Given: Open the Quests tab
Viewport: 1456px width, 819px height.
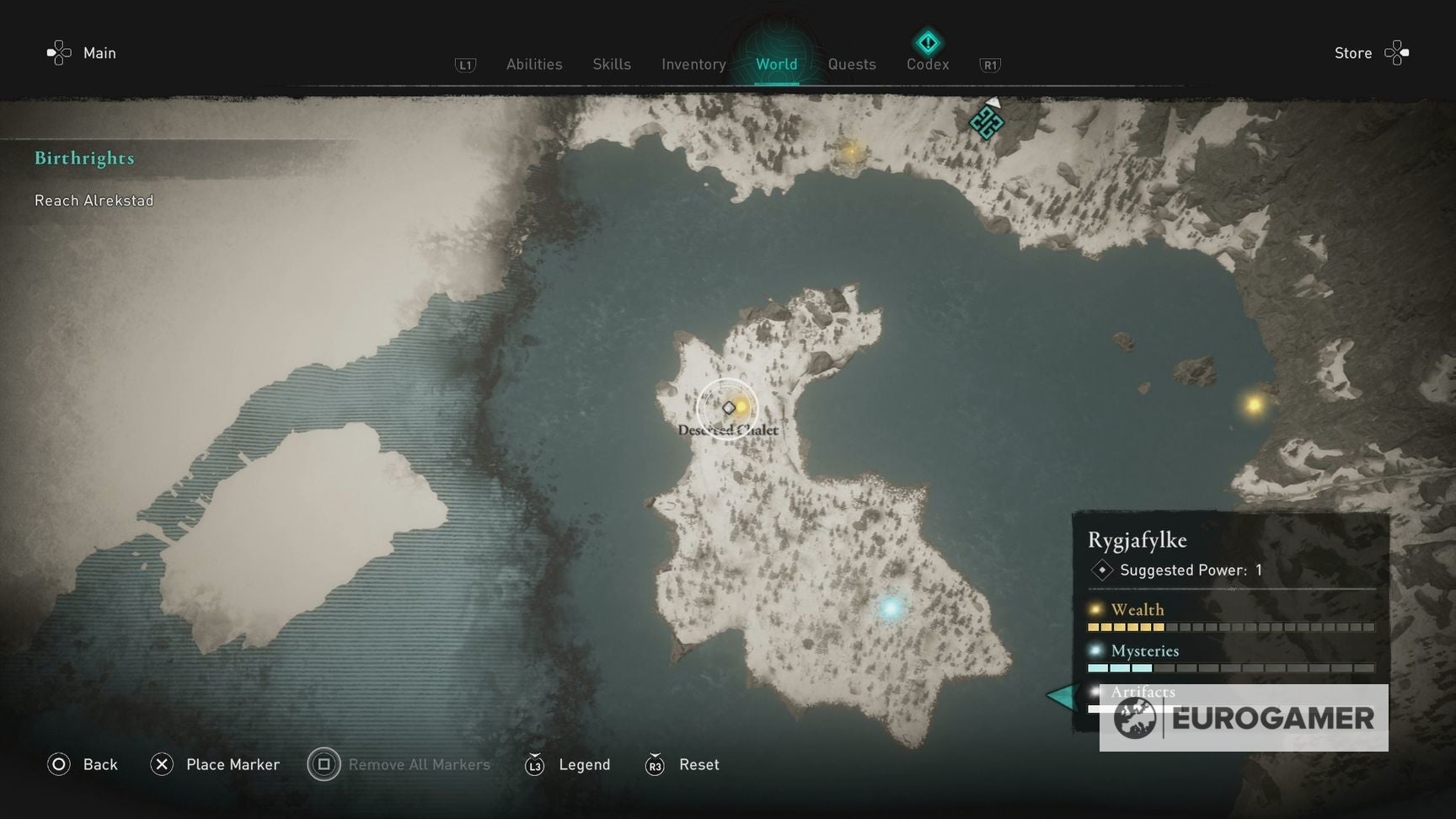Looking at the screenshot, I should (851, 64).
